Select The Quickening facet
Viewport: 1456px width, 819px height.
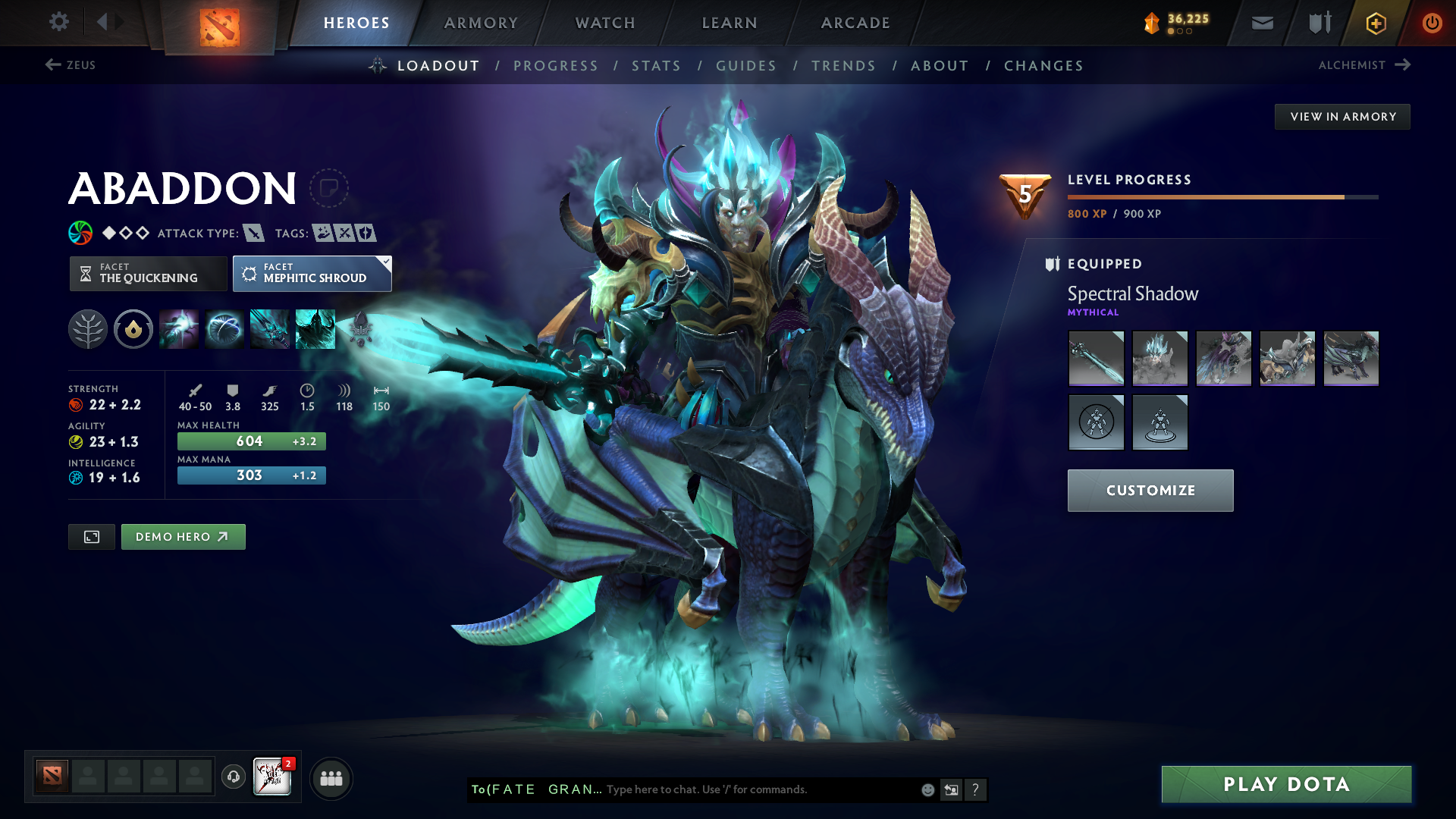(148, 273)
